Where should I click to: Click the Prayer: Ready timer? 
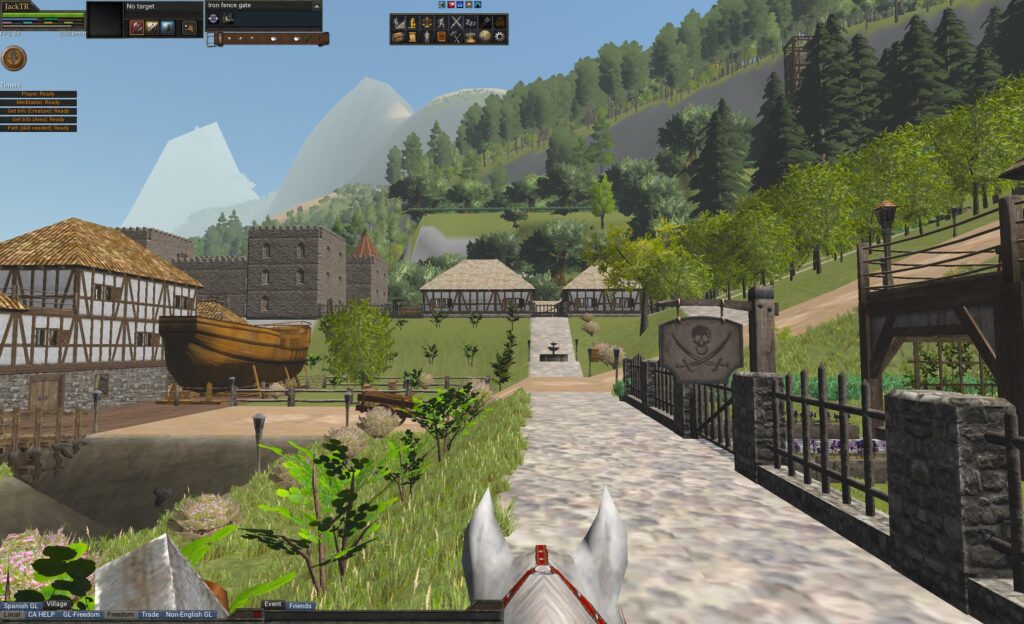tap(40, 94)
